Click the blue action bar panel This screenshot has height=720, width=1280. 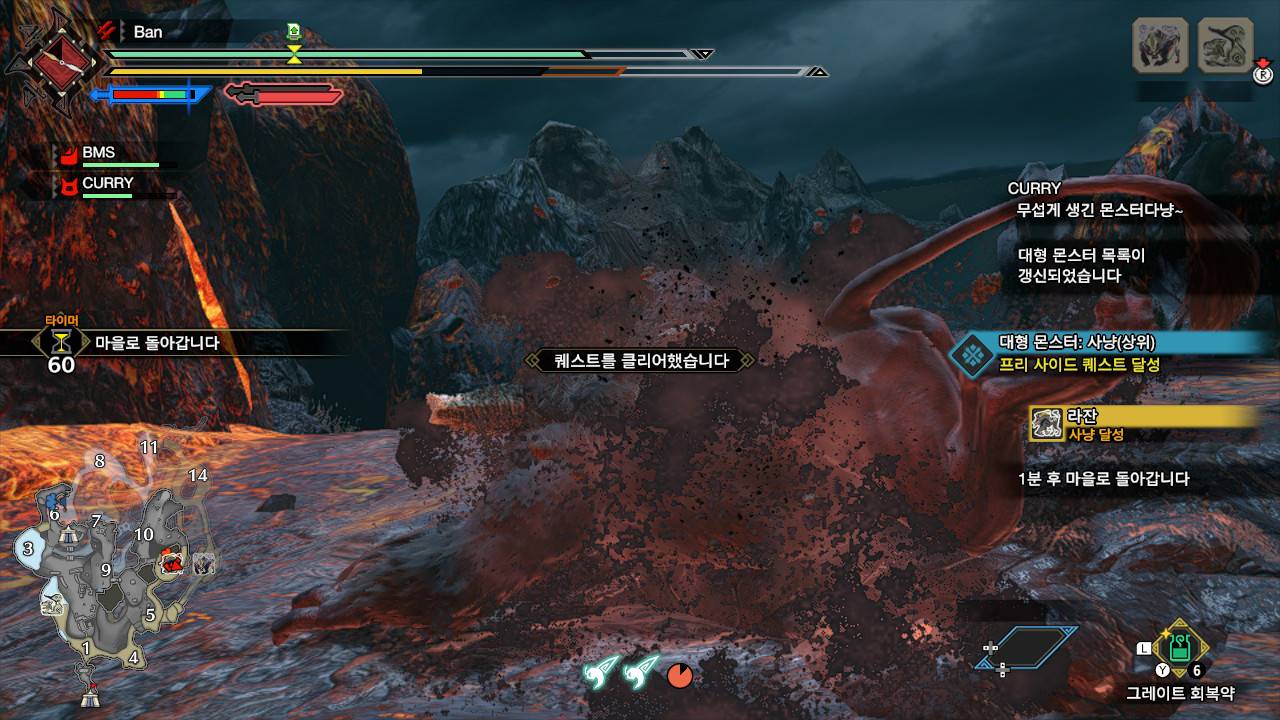[1027, 647]
